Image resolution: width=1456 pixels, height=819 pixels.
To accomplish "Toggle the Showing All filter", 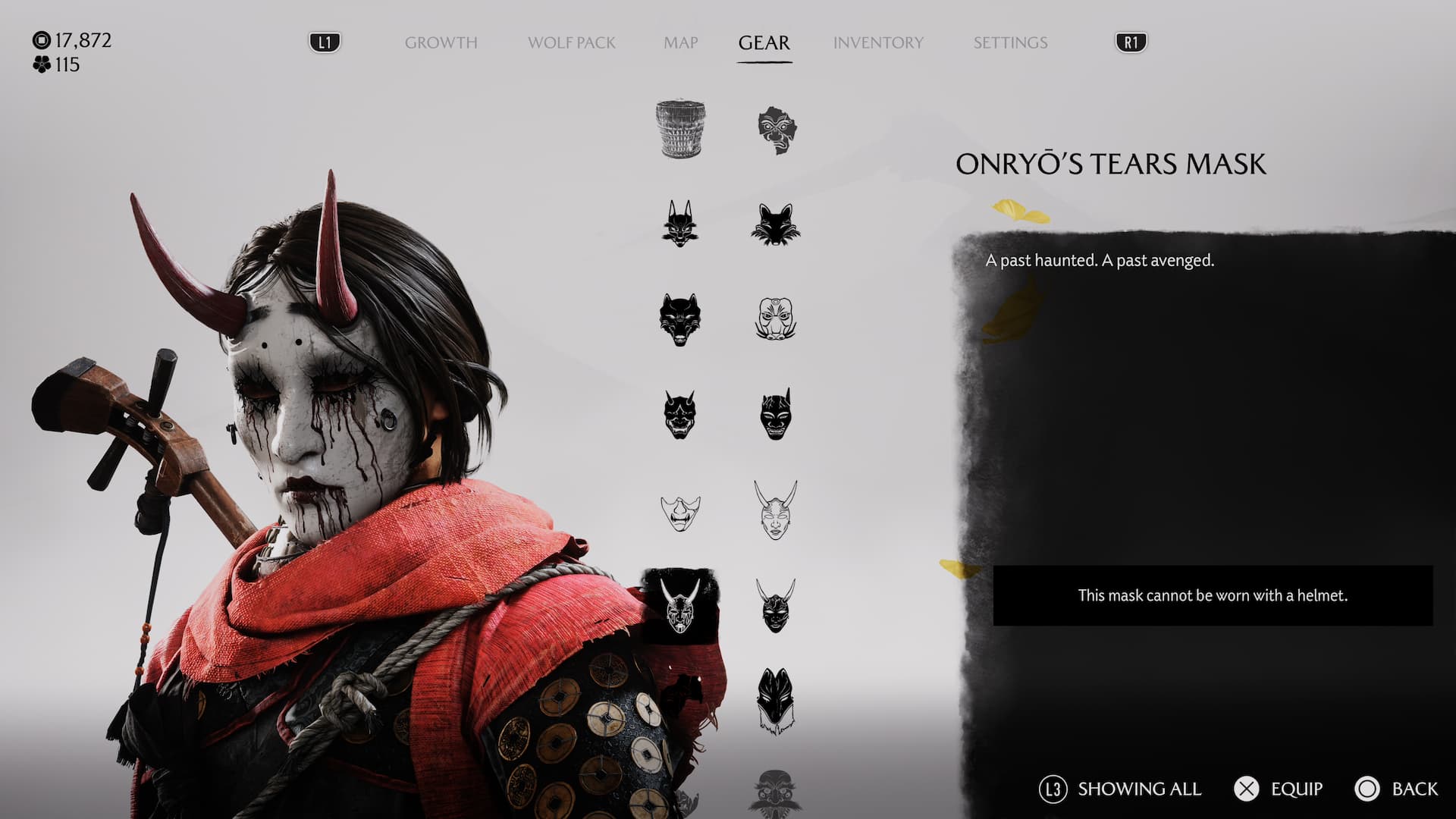I will click(1120, 789).
